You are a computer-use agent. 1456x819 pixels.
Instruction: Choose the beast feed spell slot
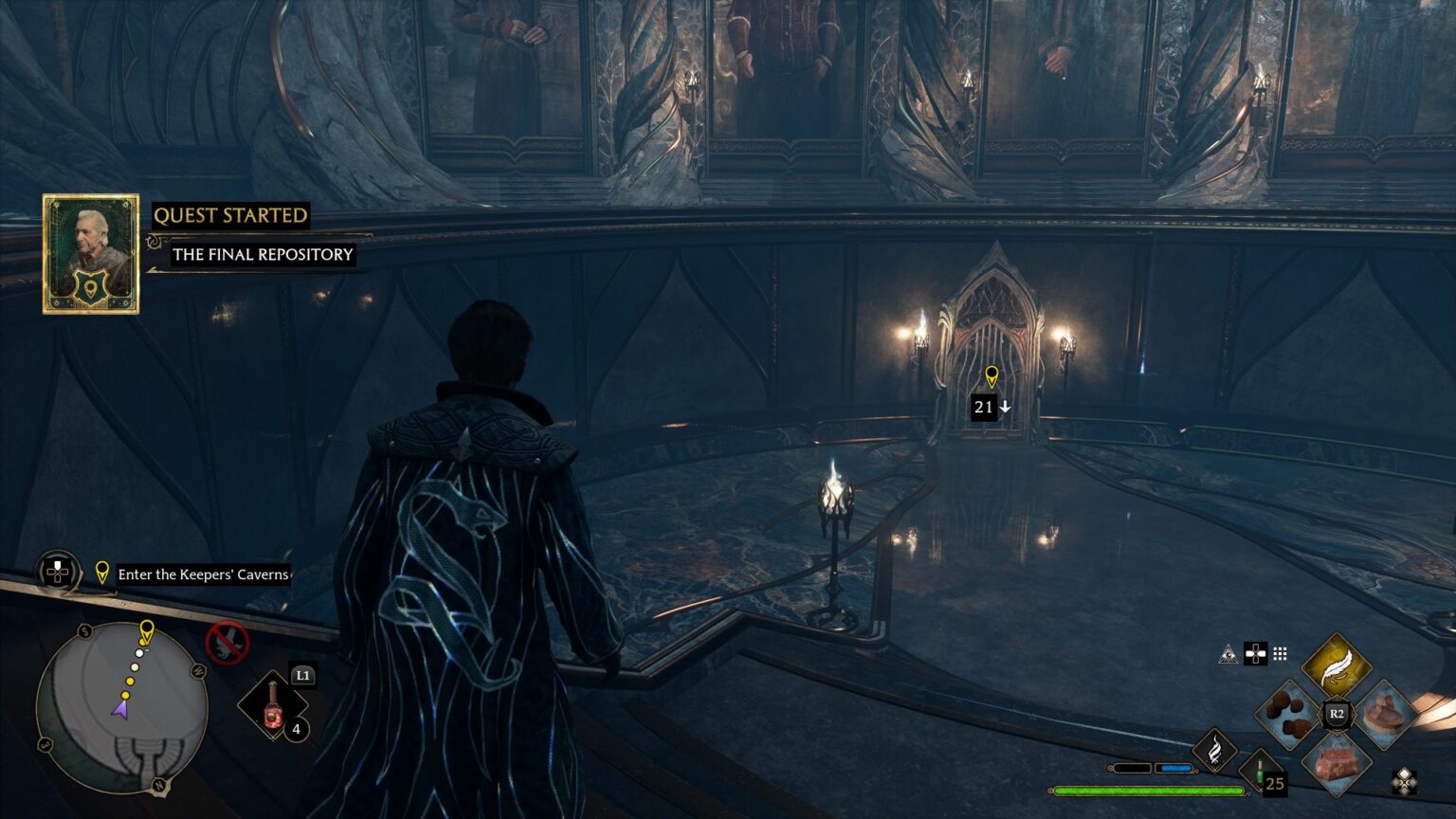(x=1290, y=716)
